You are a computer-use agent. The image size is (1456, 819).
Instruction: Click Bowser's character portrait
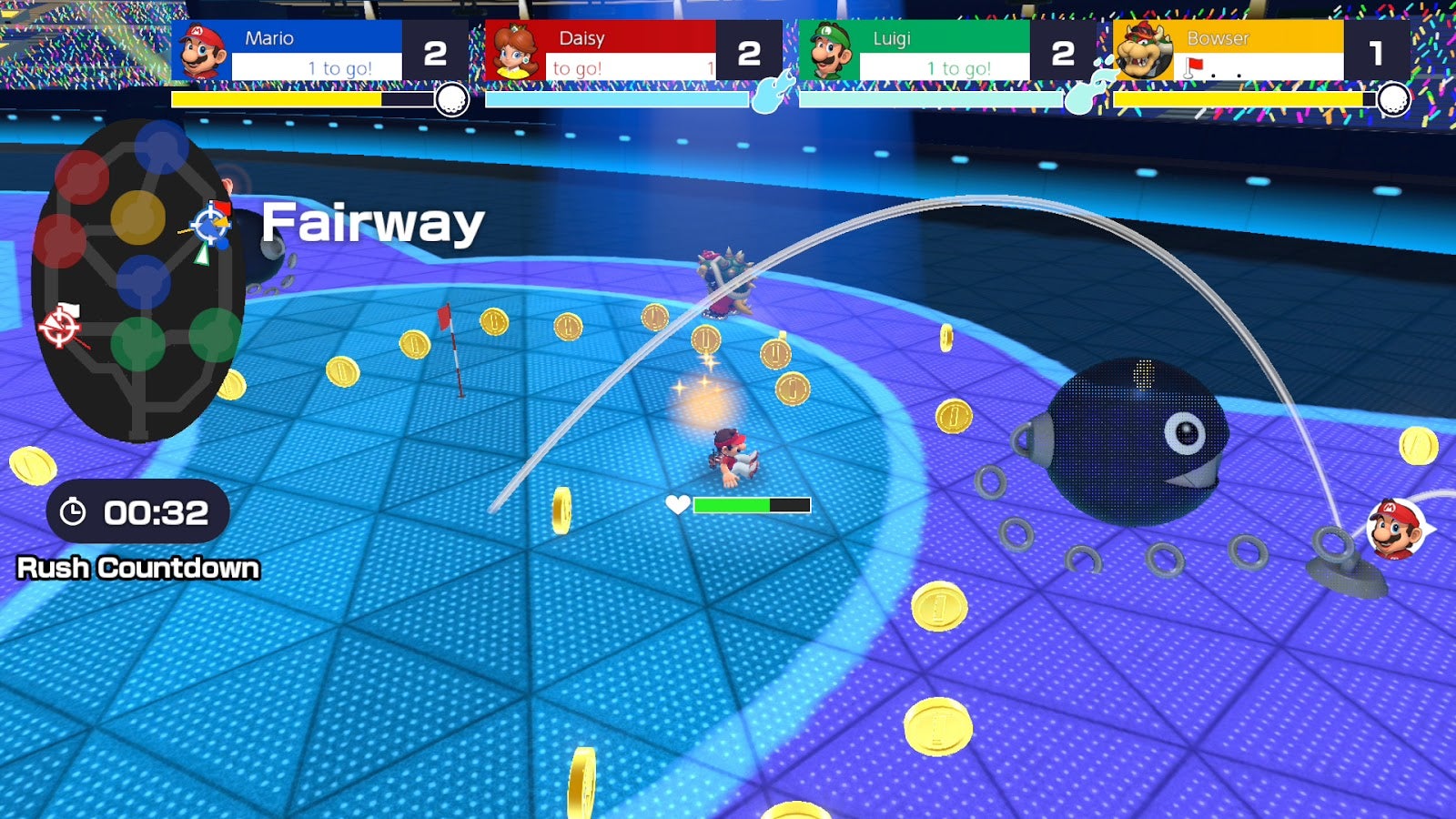point(1140,50)
